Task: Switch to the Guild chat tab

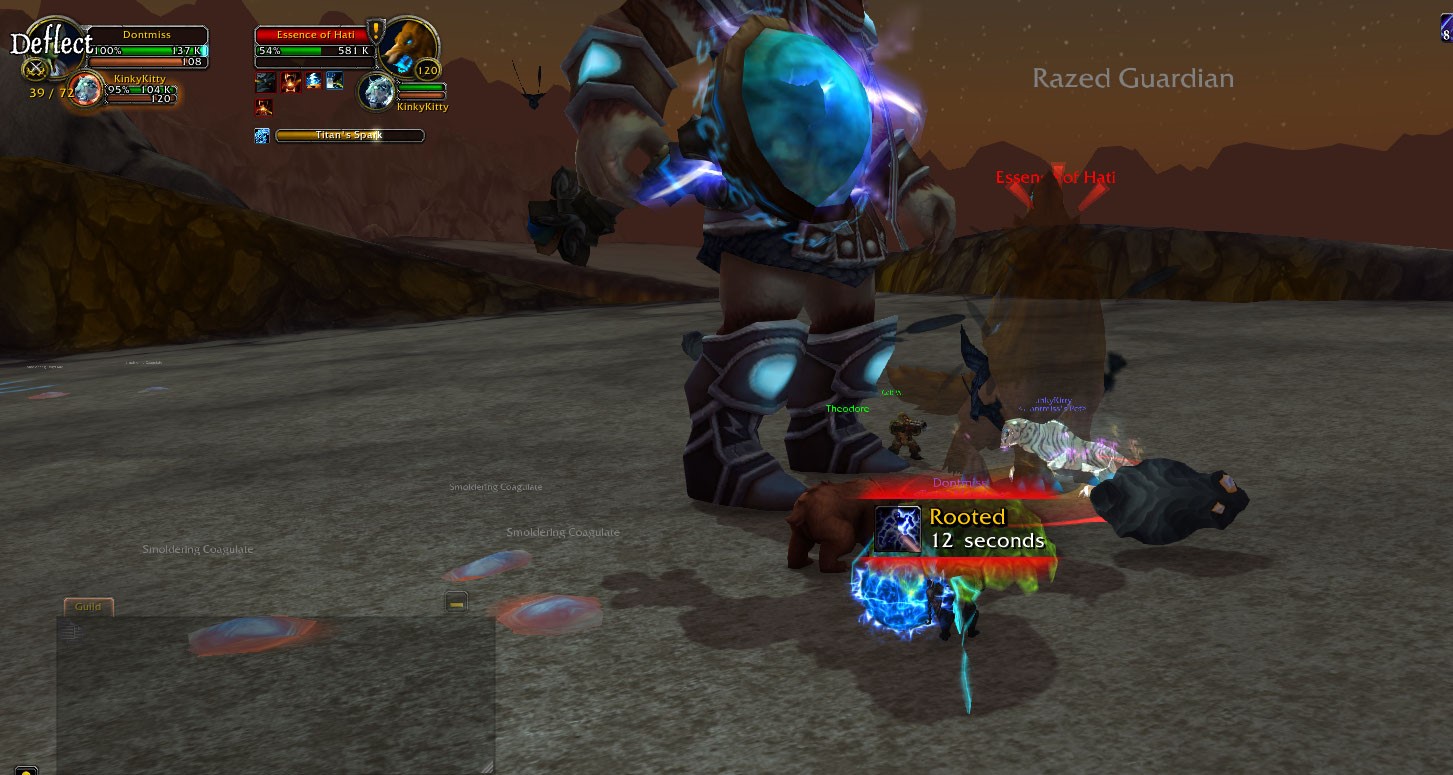Action: click(89, 607)
